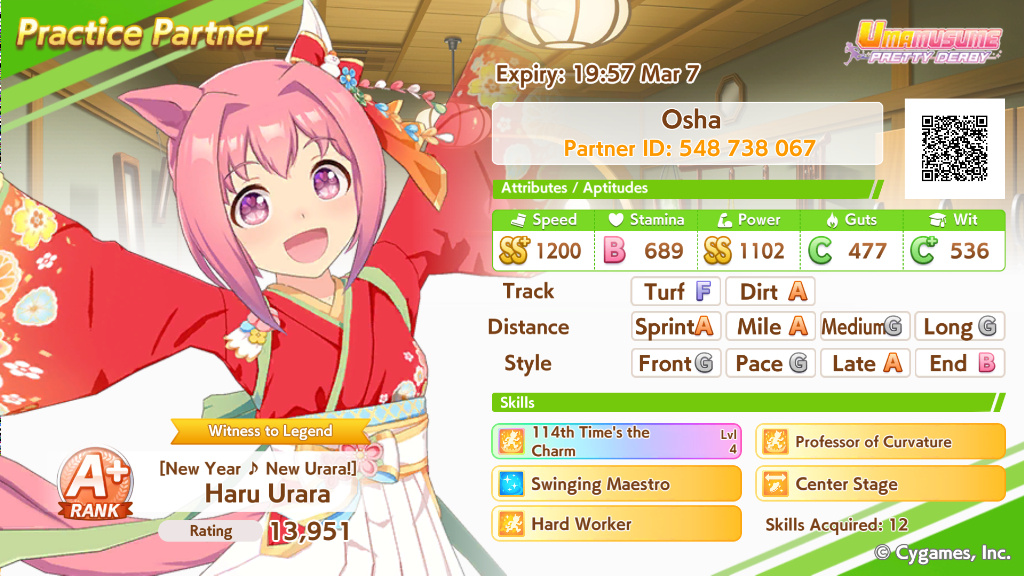Viewport: 1024px width, 576px height.
Task: Select the Swinging Maestro skill
Action: coord(616,484)
